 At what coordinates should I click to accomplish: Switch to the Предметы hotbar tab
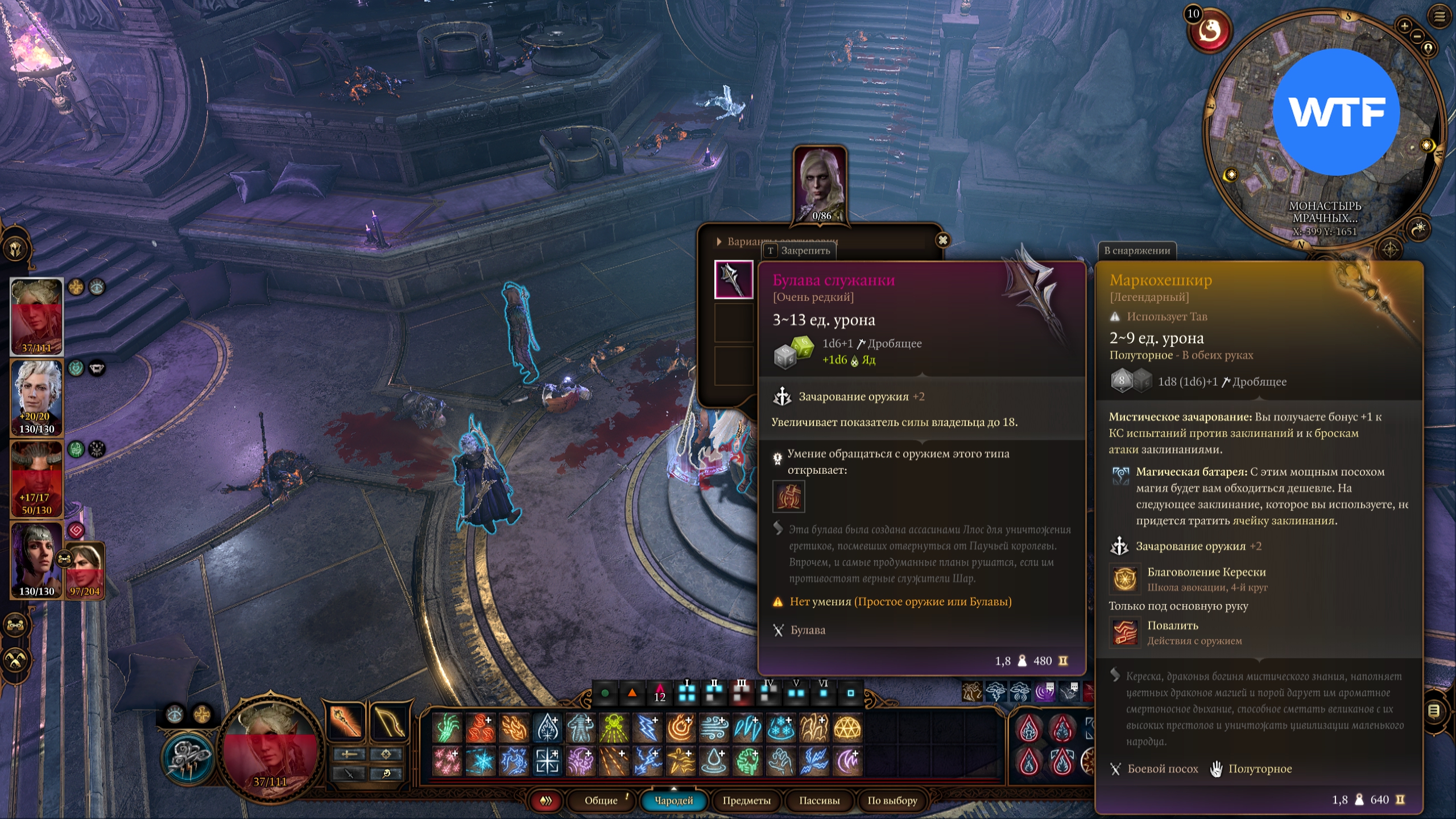click(x=746, y=800)
